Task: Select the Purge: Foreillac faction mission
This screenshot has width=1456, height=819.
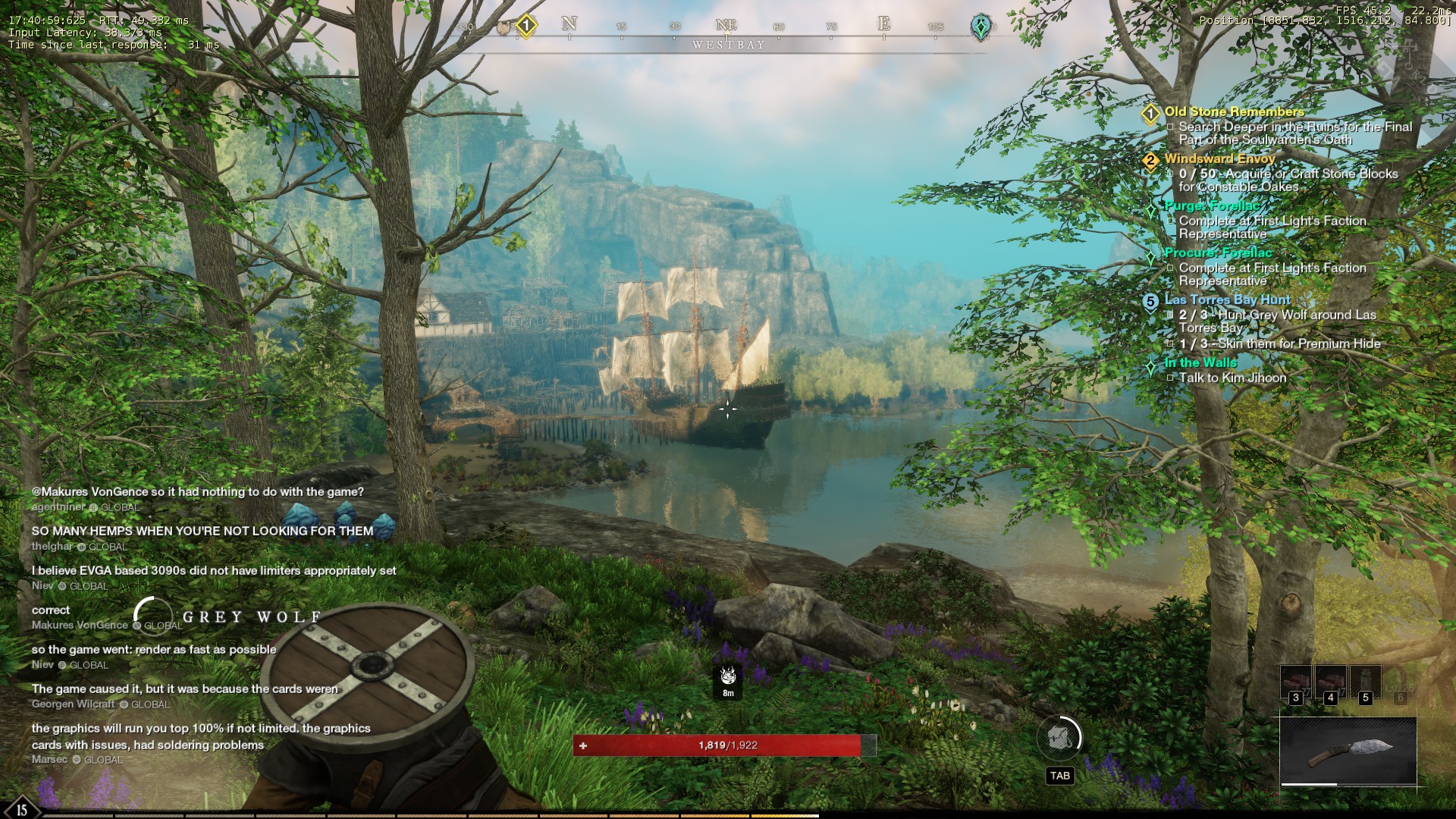Action: pyautogui.click(x=1211, y=206)
